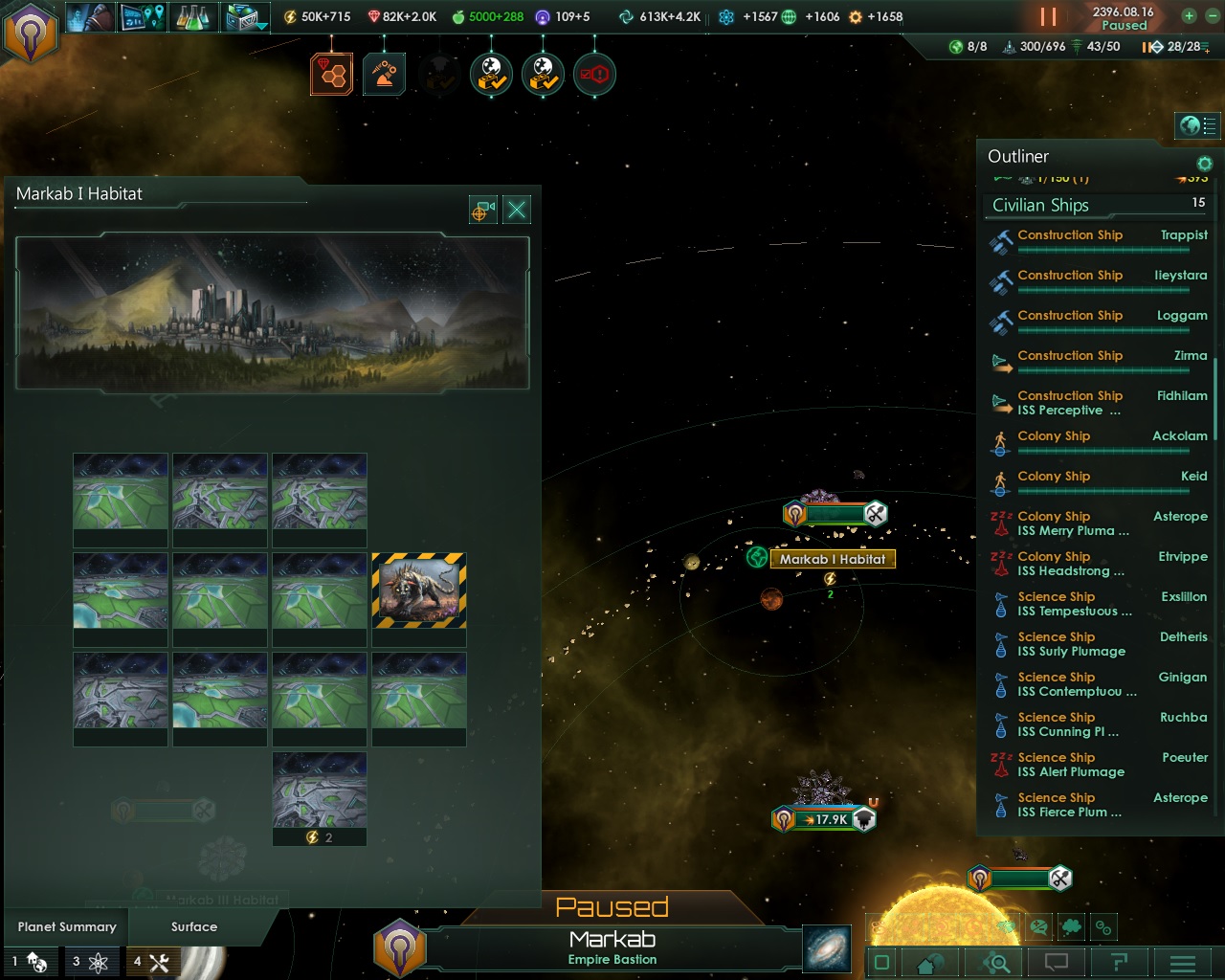Toggle the outliner visibility button

pos(1197,125)
